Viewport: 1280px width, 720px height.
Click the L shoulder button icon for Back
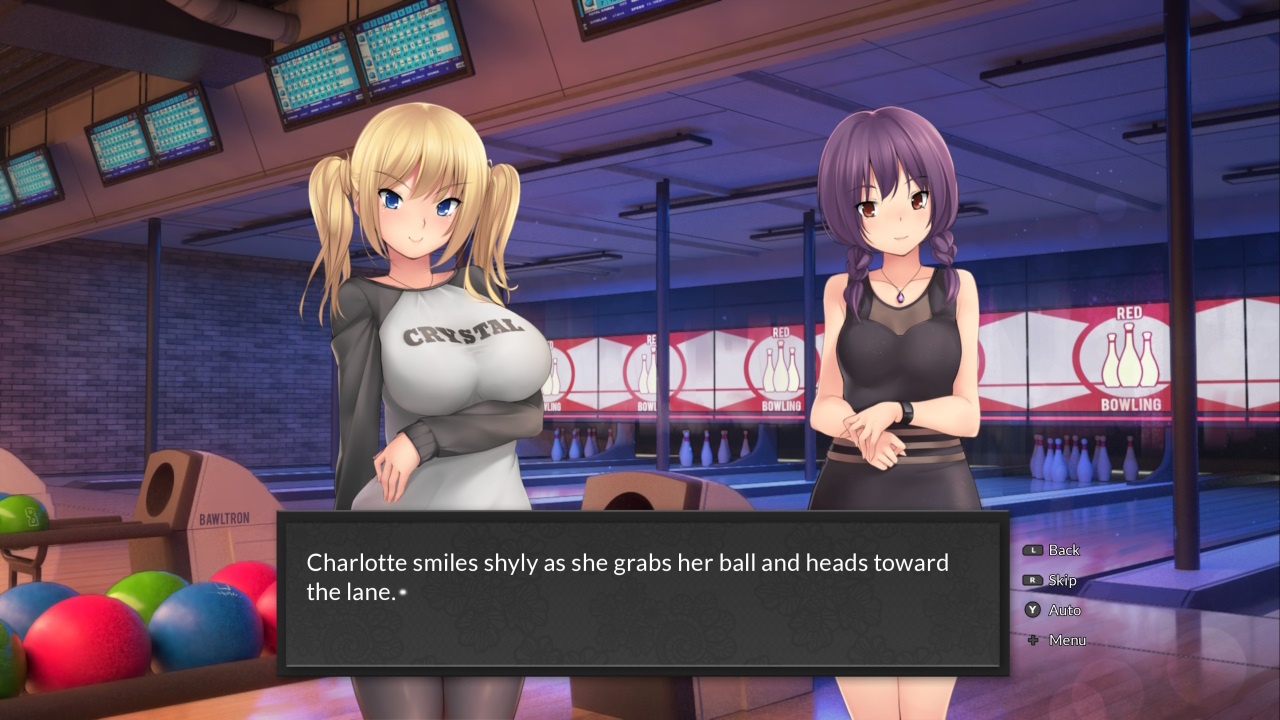pyautogui.click(x=1032, y=550)
